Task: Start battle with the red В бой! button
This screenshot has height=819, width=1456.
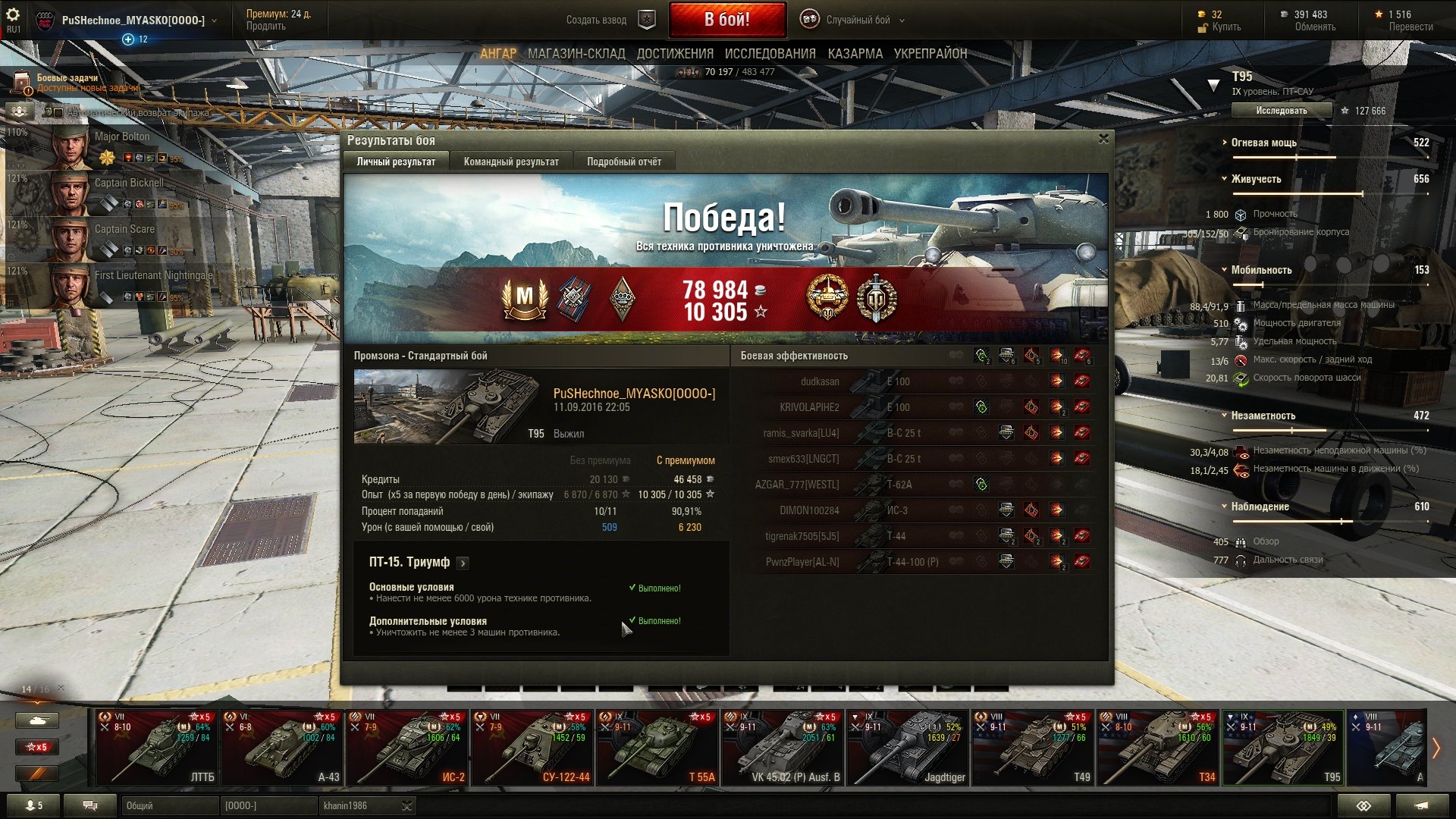Action: [x=726, y=20]
